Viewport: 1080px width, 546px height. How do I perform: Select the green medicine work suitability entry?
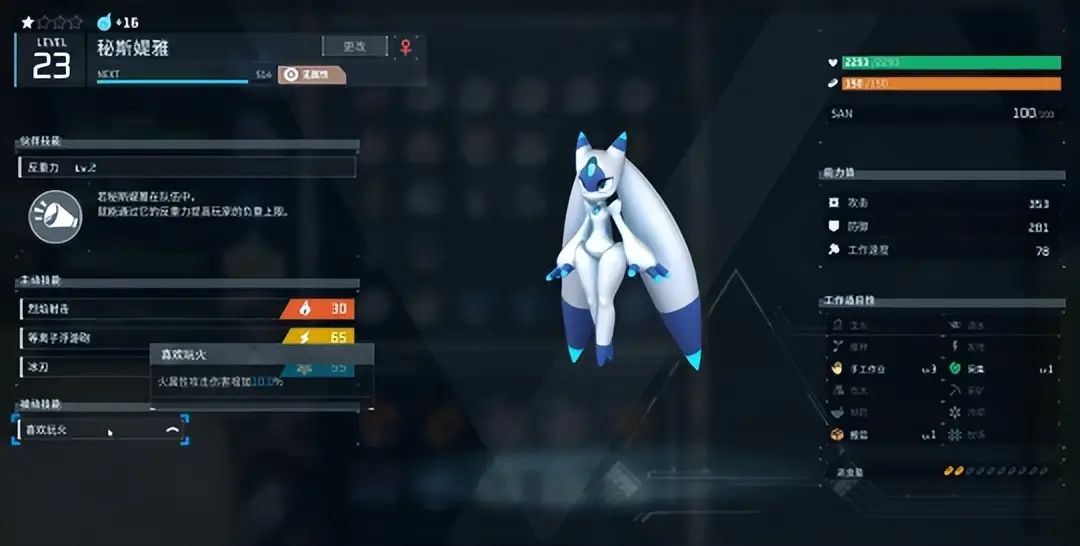(1000, 369)
